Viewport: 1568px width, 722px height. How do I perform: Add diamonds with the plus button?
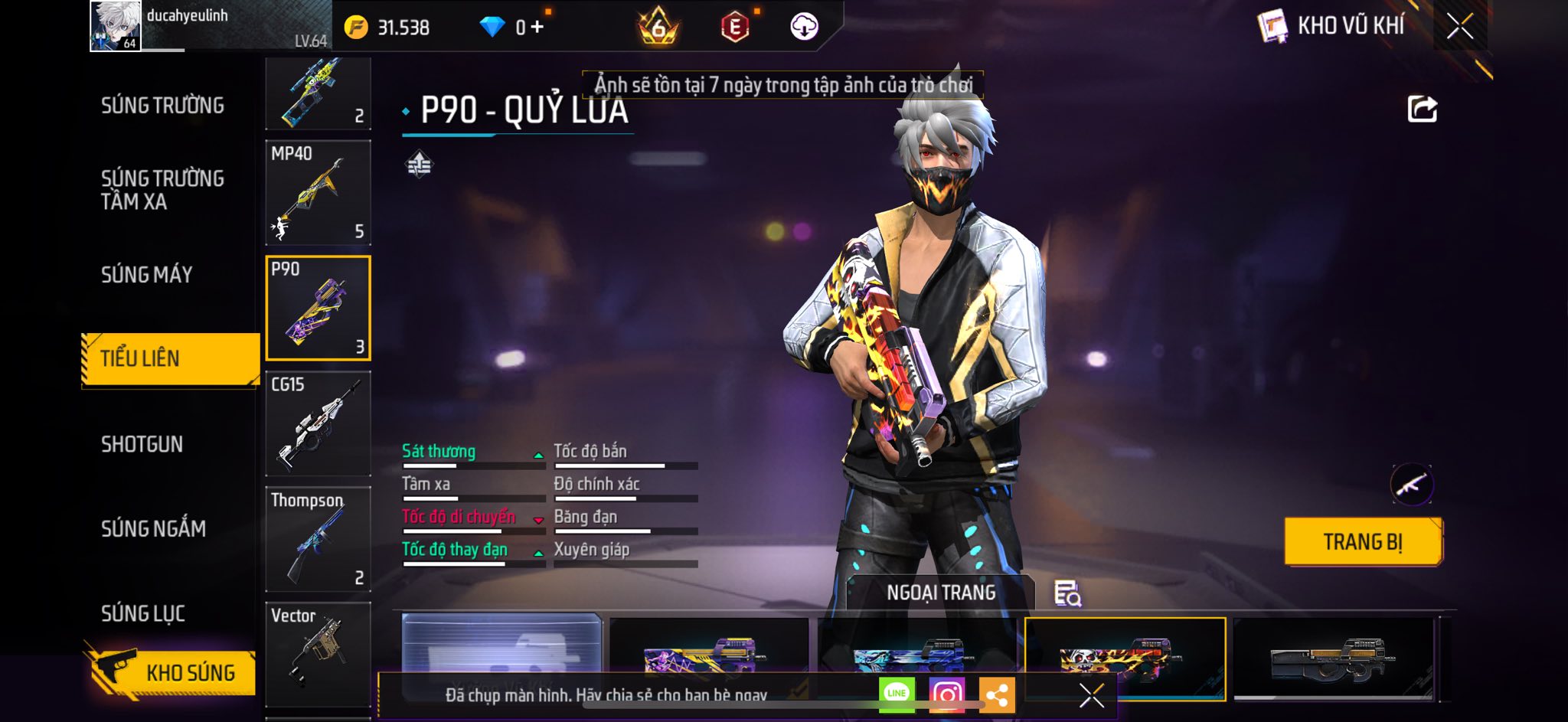coord(537,28)
